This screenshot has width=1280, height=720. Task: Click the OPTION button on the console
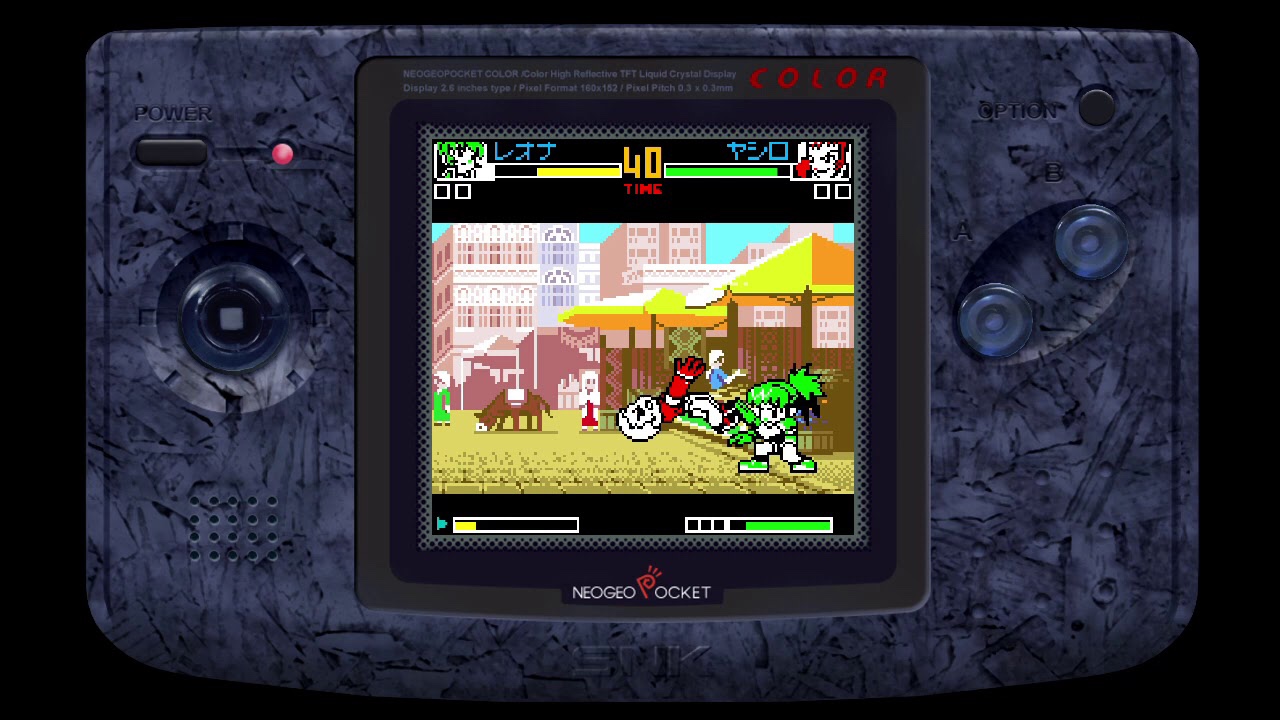pyautogui.click(x=1096, y=107)
